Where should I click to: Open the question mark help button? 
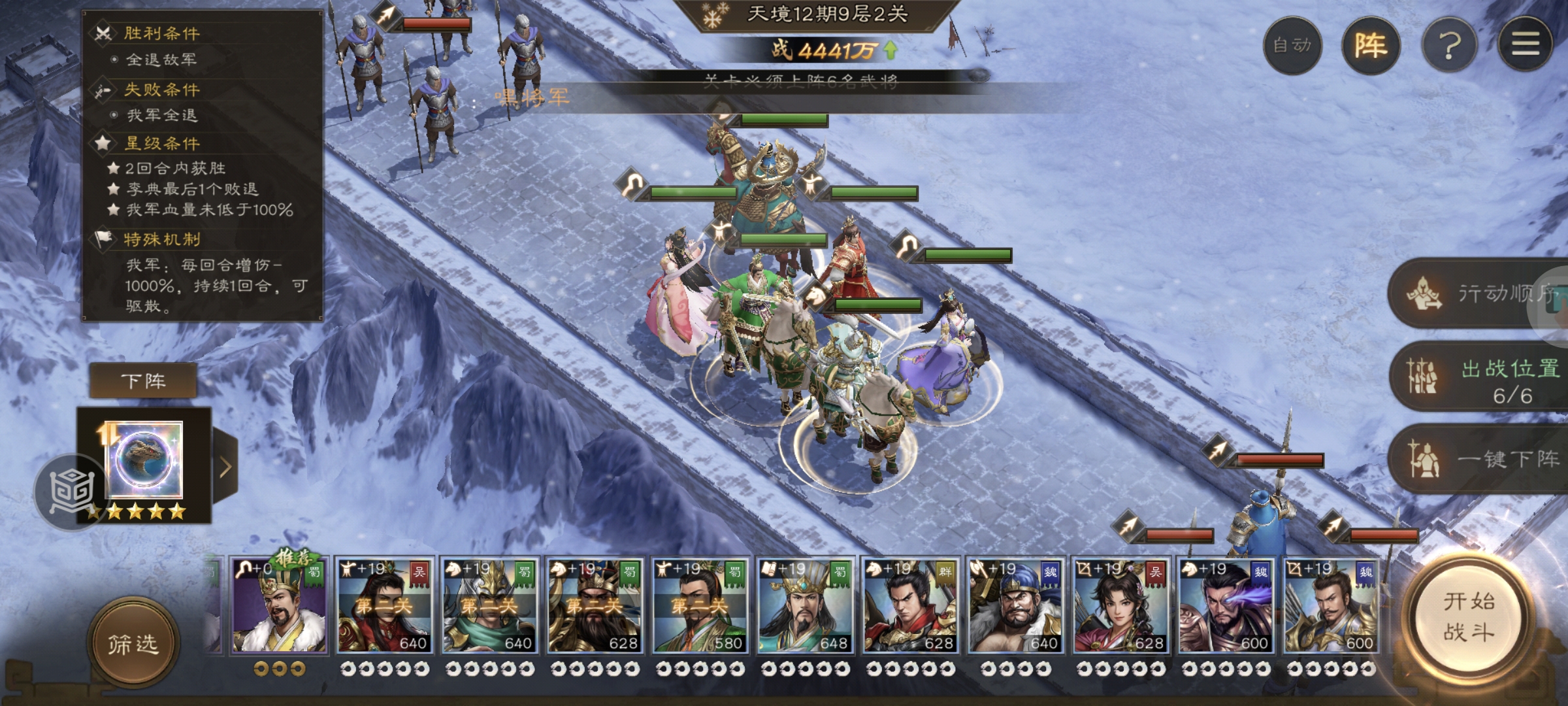[1450, 45]
